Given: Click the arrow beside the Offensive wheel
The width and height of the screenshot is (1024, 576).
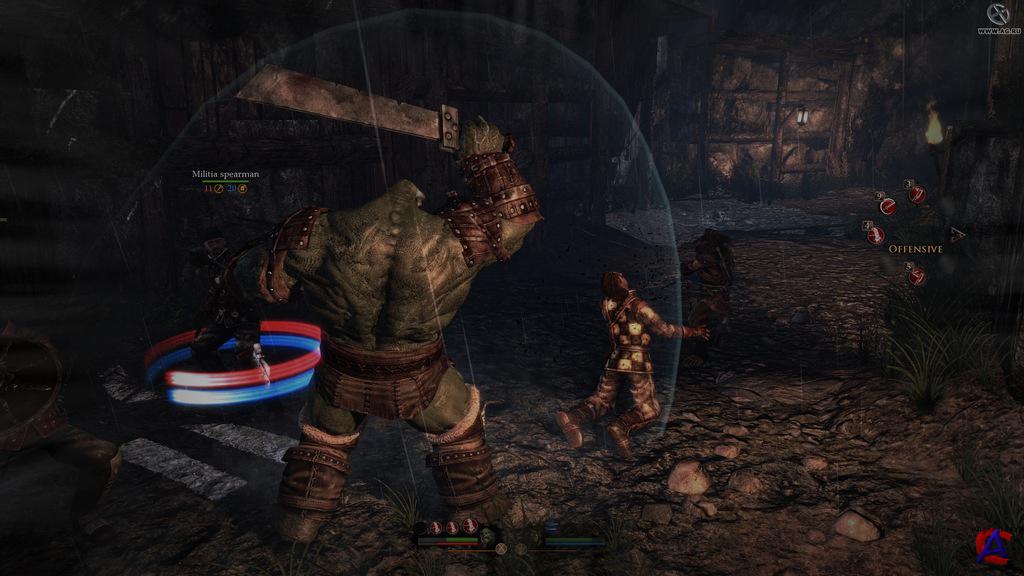Looking at the screenshot, I should tap(958, 235).
